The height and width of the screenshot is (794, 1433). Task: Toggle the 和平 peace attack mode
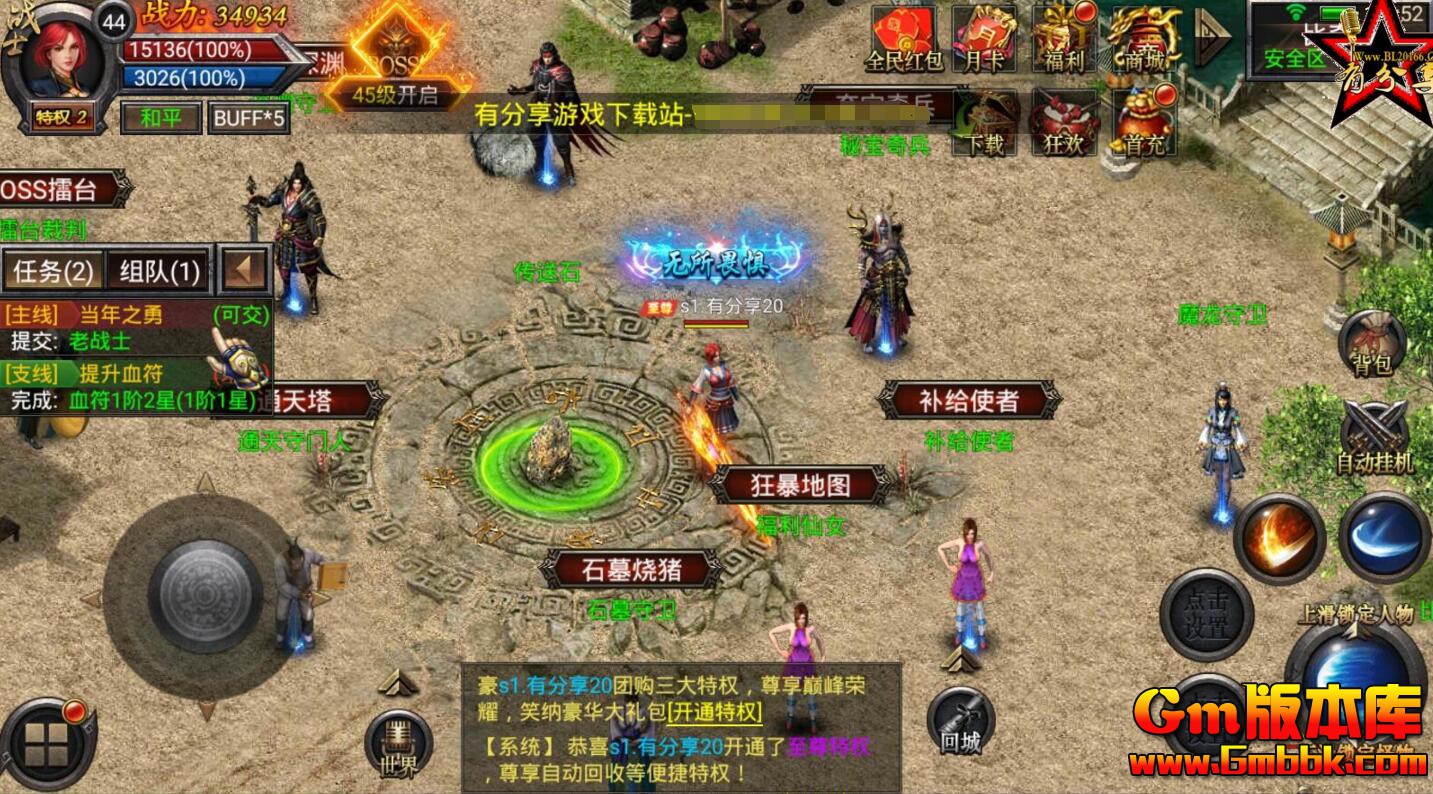pos(160,118)
